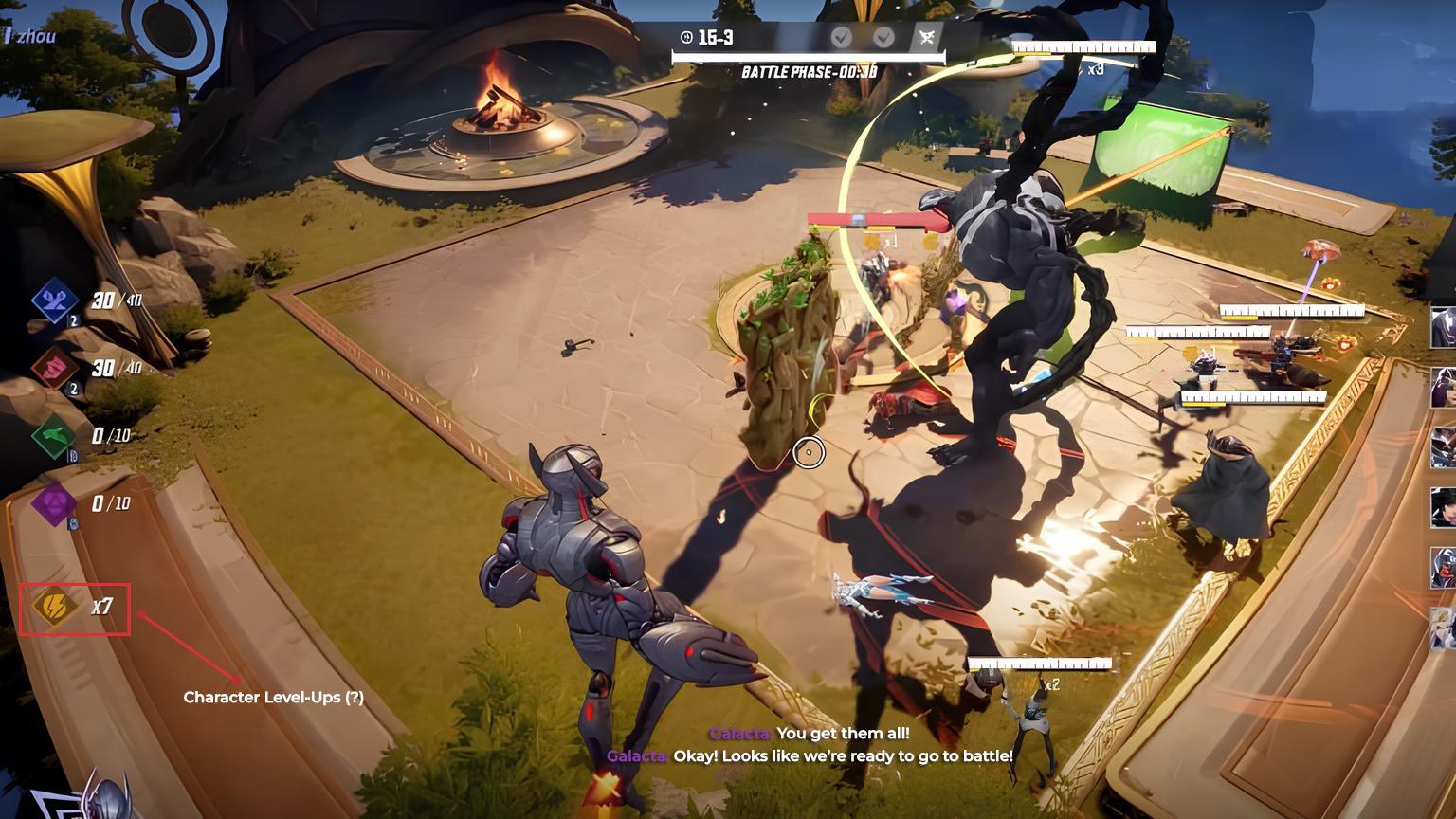The height and width of the screenshot is (819, 1456).
Task: Click Galacta's battle-ready dialogue line
Action: [x=810, y=756]
